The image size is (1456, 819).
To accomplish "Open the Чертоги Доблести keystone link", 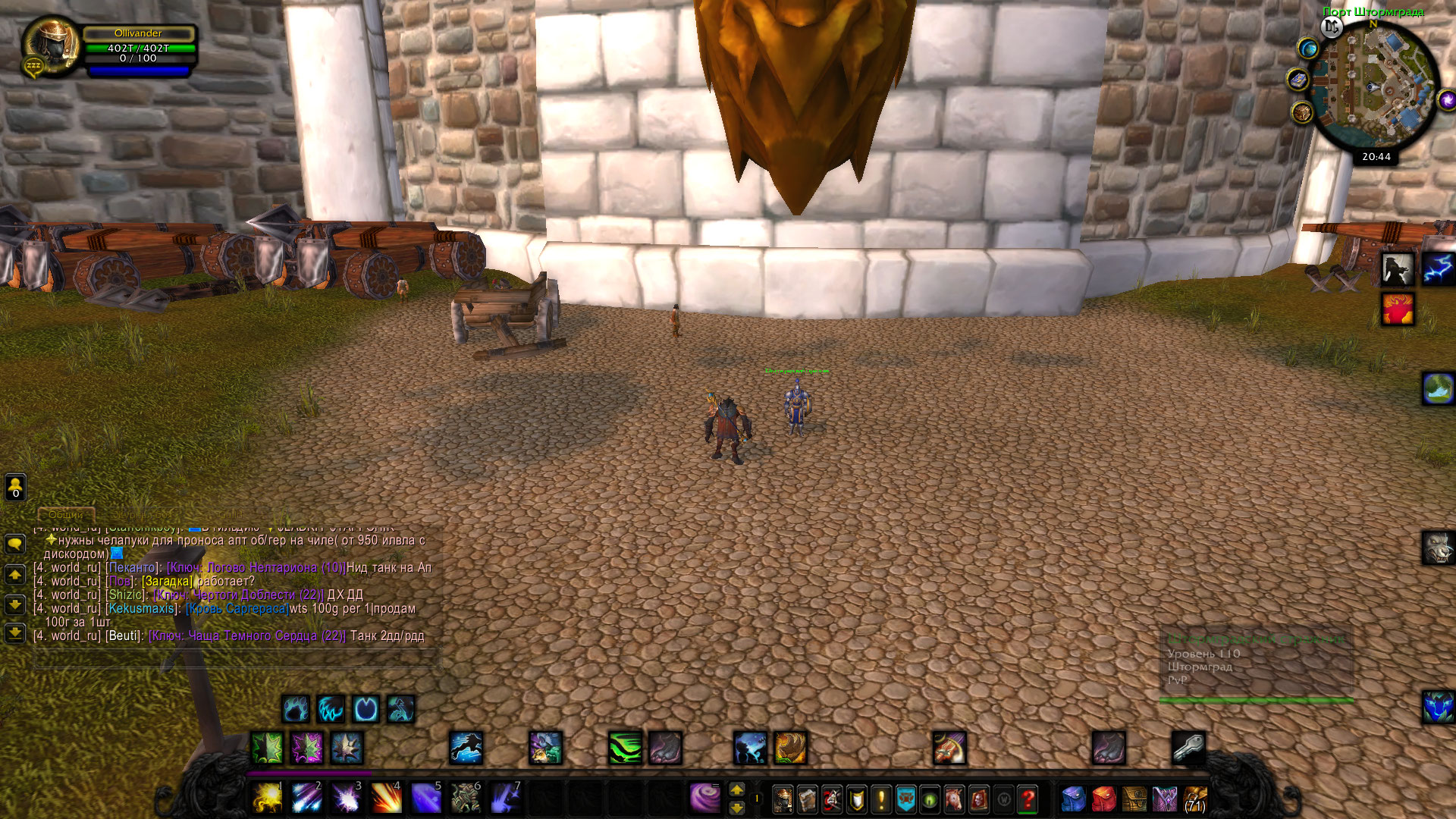I will (239, 595).
